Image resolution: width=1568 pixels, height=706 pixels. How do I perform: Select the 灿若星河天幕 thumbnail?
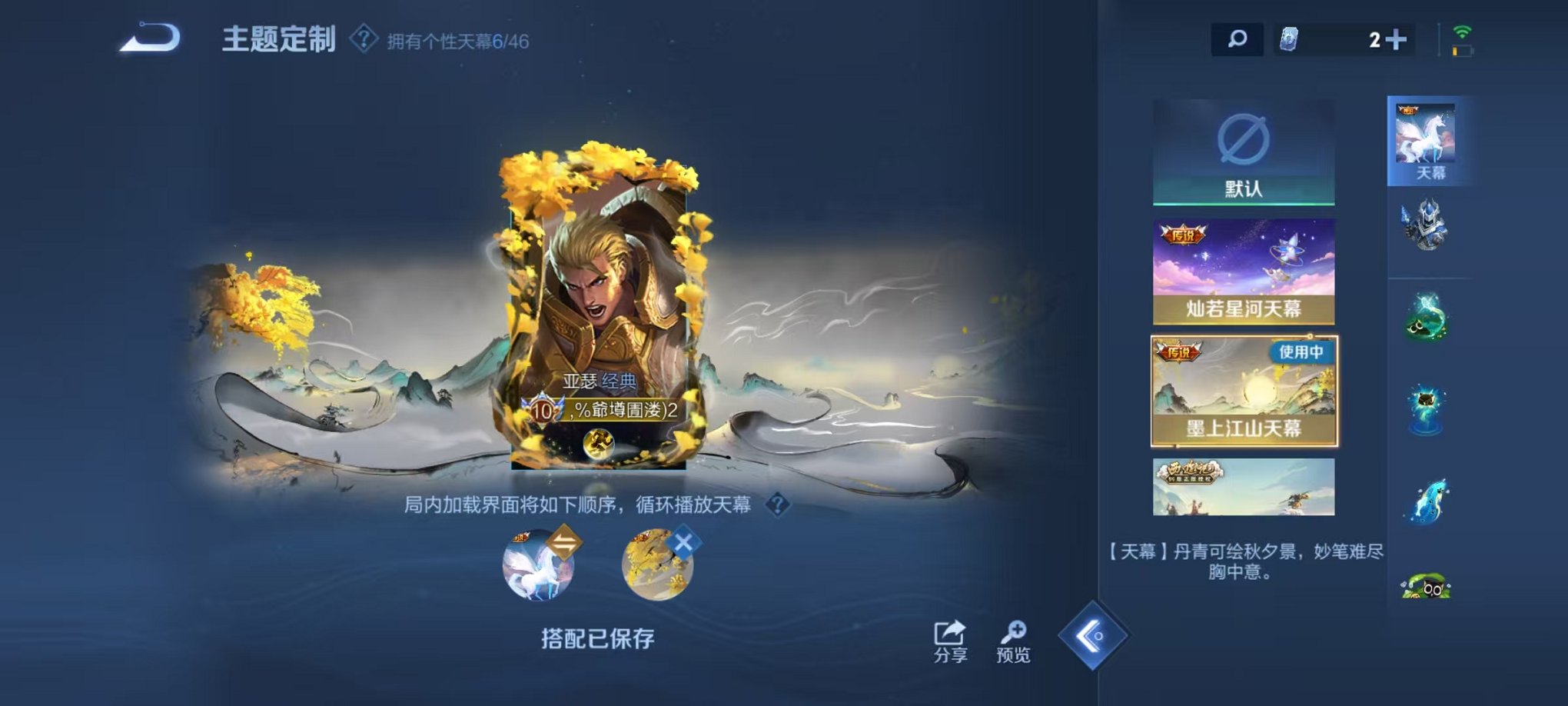click(x=1244, y=271)
